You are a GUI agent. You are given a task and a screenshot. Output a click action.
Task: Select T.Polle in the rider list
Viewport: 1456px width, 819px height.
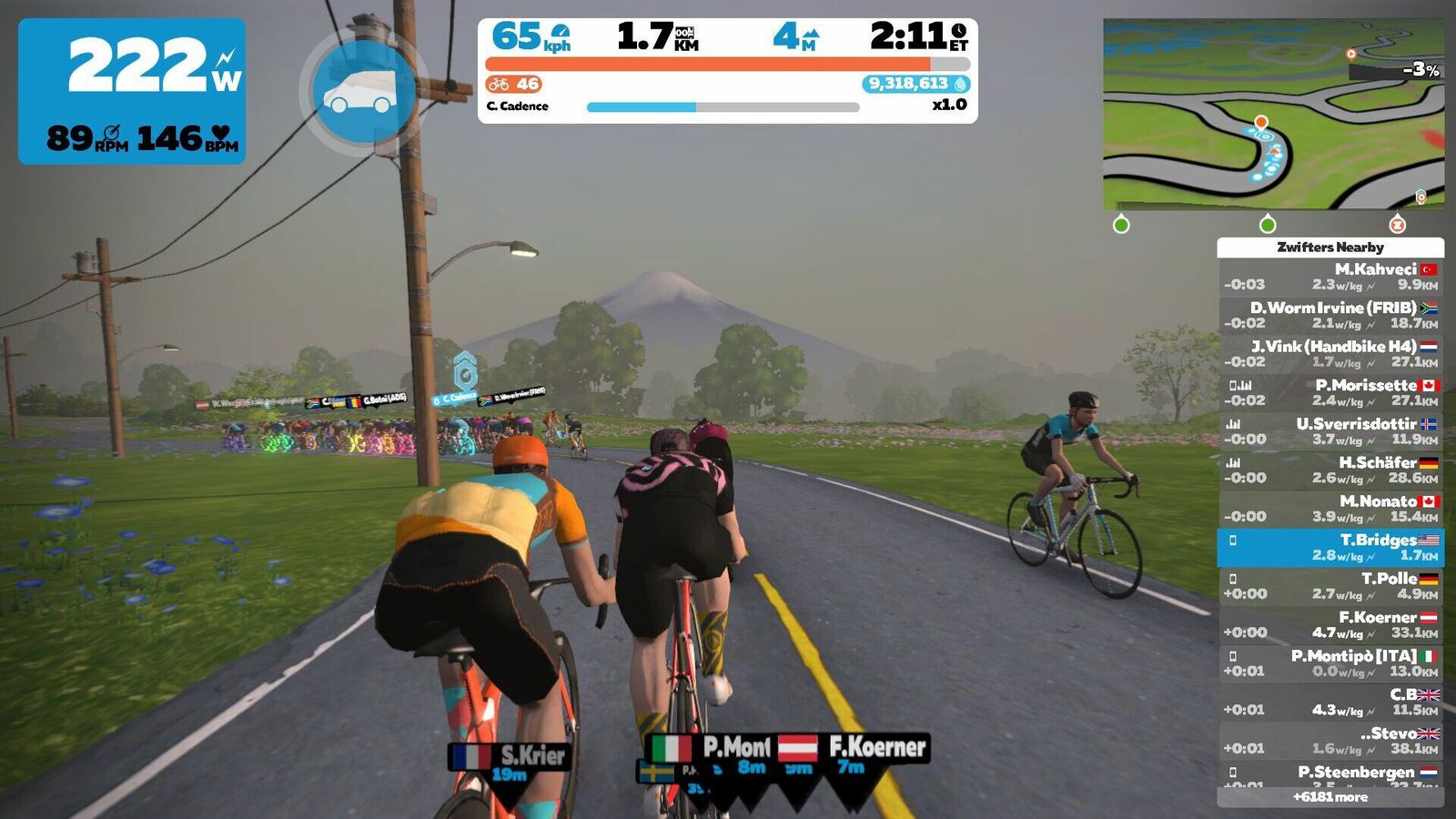coord(1330,586)
